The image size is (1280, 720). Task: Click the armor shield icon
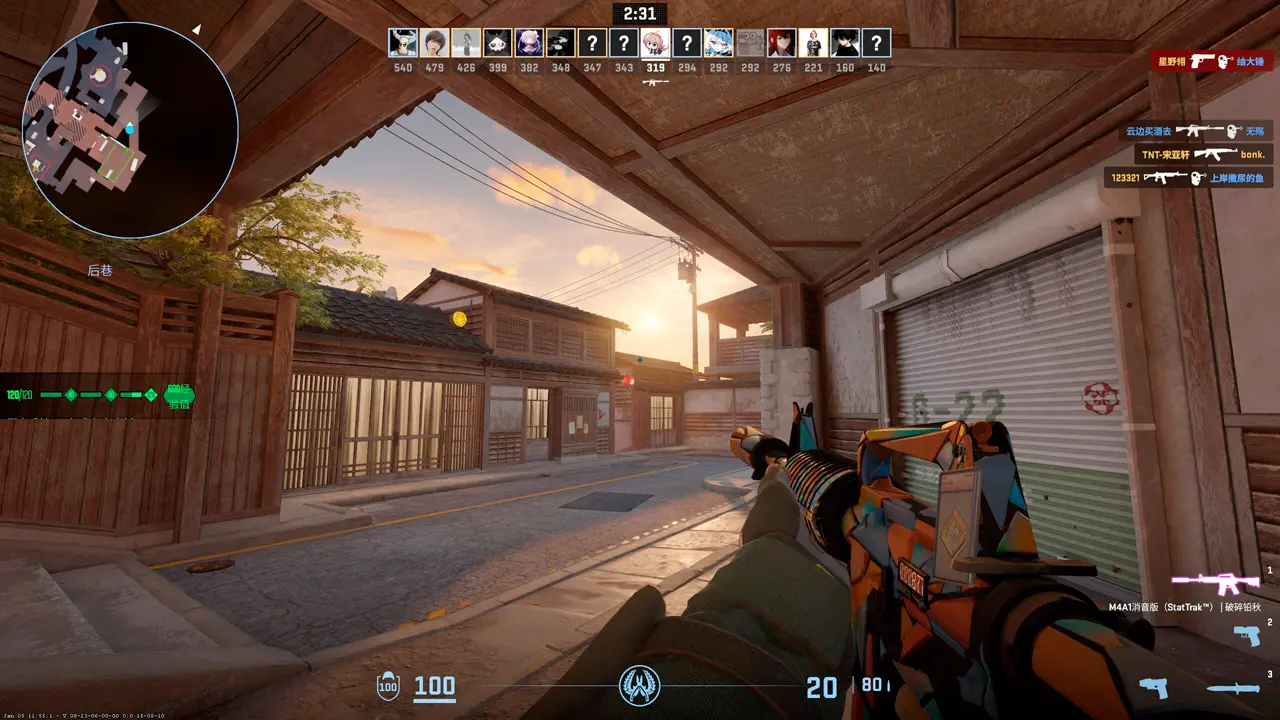click(x=388, y=686)
